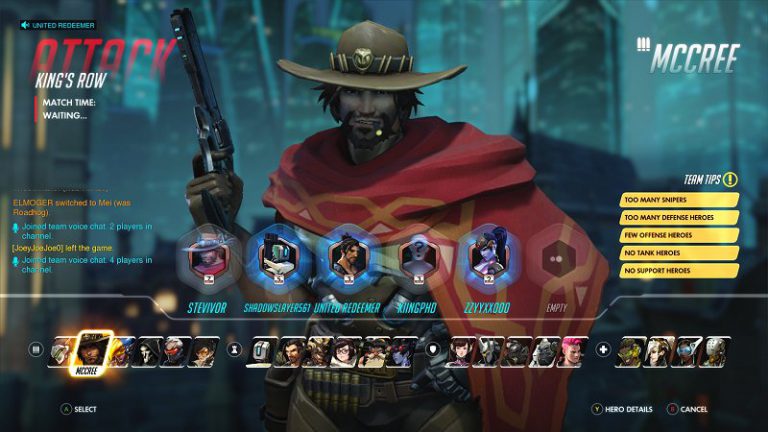Choose Mei's hero portrait
The height and width of the screenshot is (432, 768).
coord(347,351)
